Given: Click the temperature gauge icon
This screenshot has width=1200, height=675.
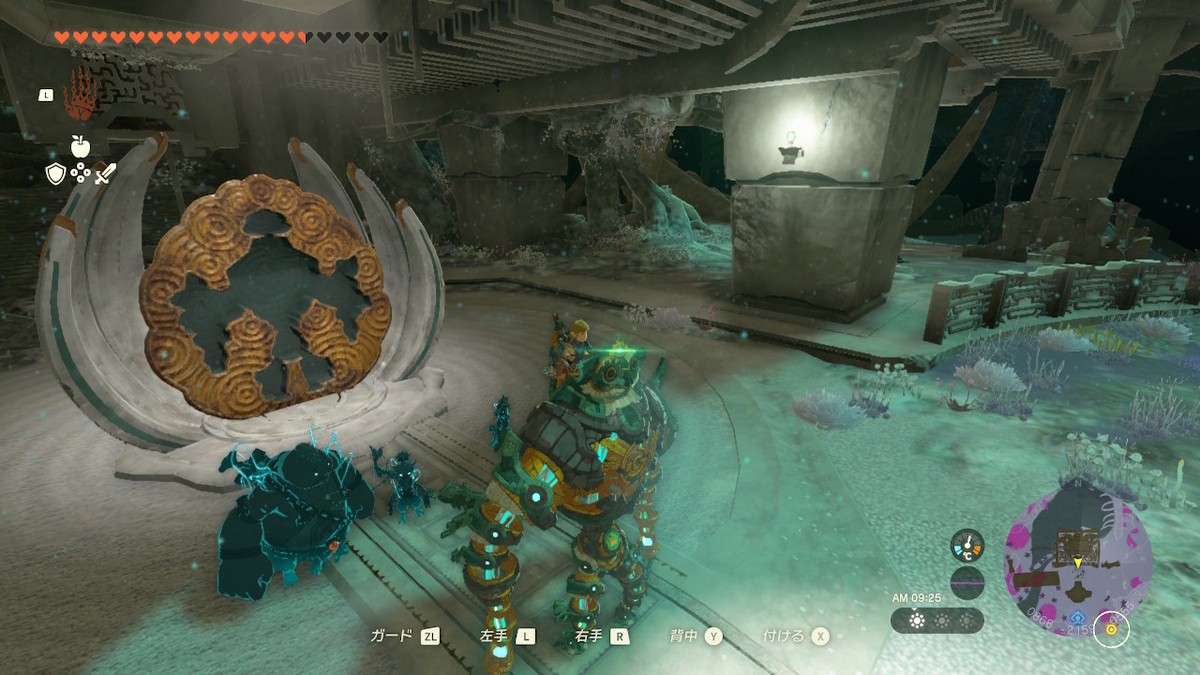Looking at the screenshot, I should tap(967, 545).
